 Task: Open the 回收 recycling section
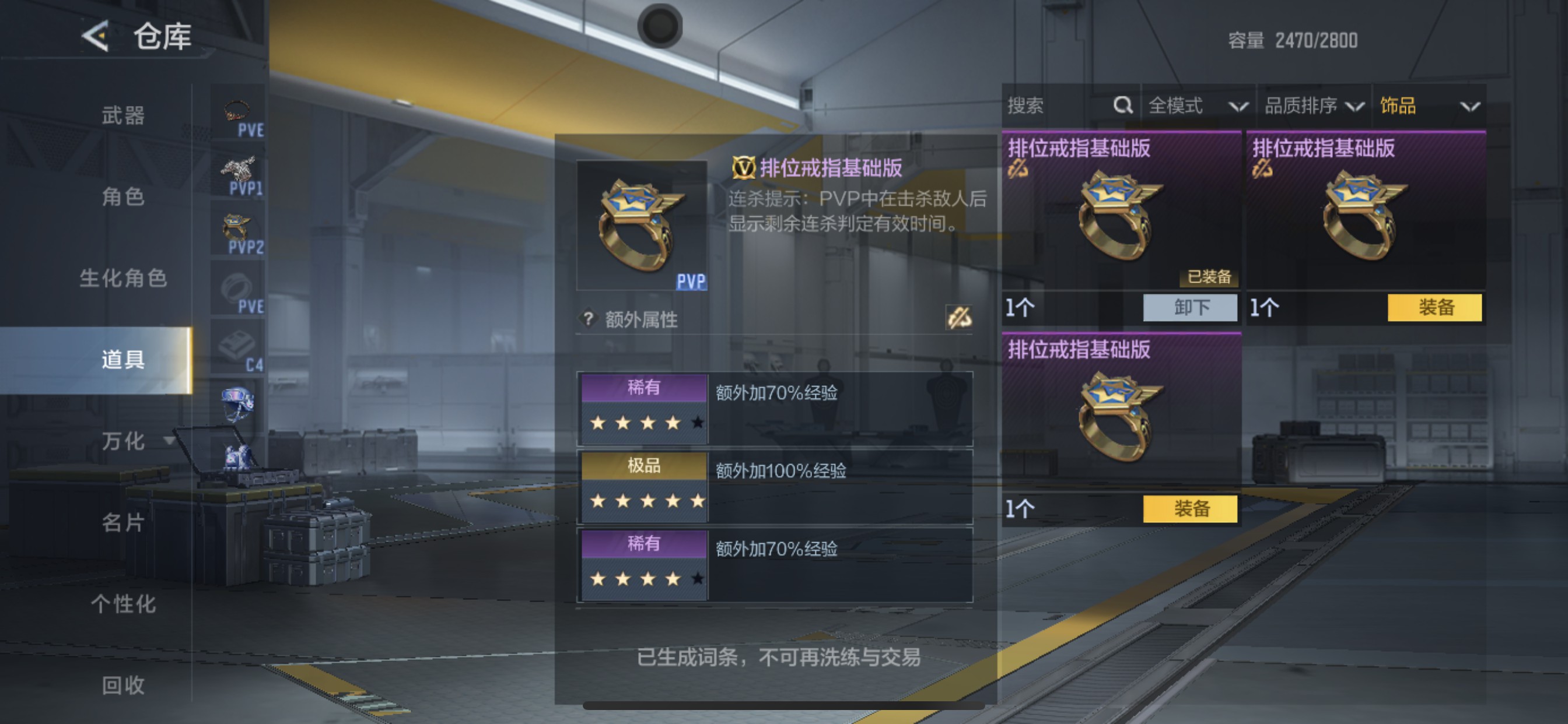pyautogui.click(x=122, y=686)
